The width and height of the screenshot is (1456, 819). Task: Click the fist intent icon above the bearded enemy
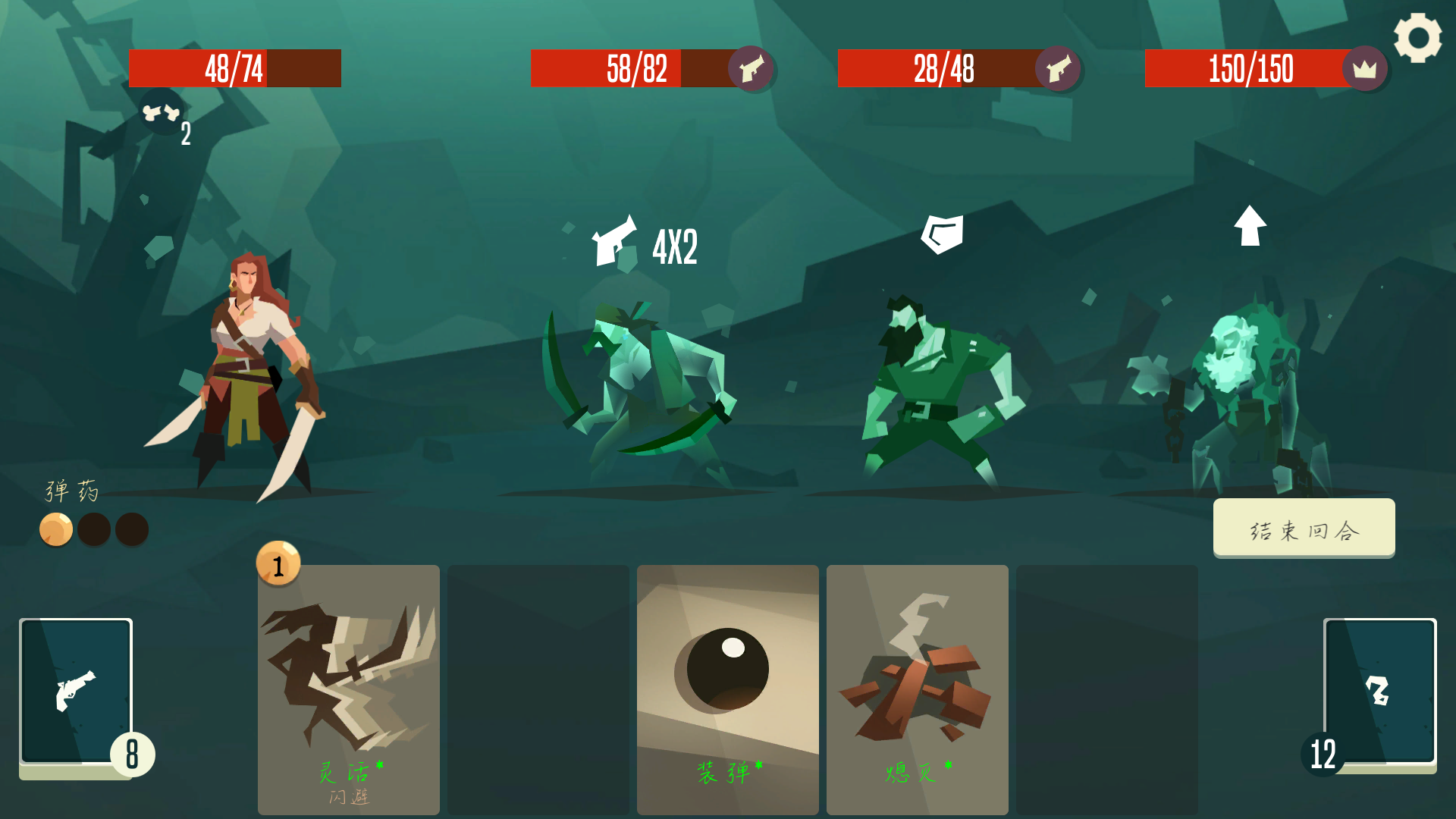click(943, 231)
